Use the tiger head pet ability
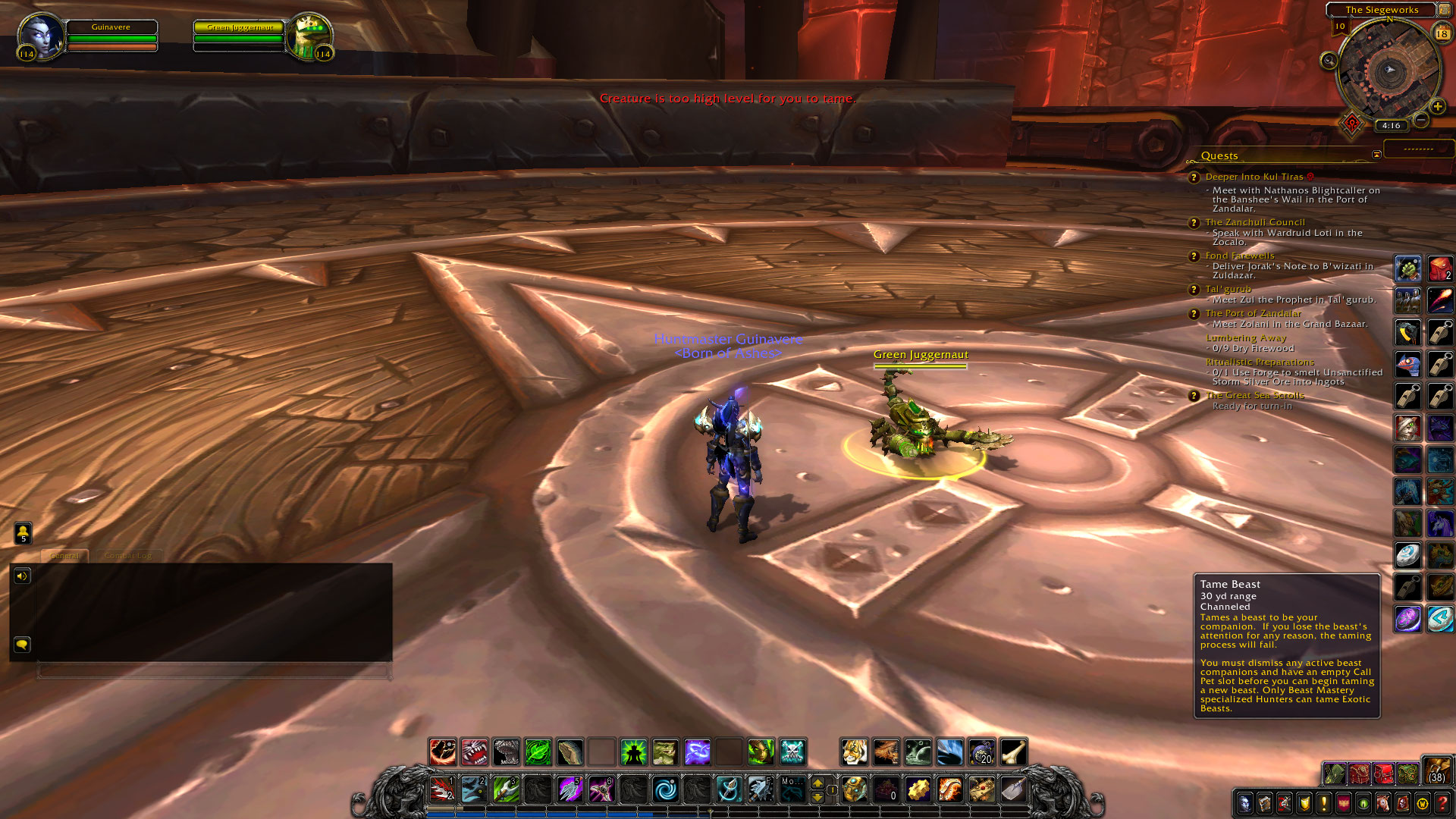The height and width of the screenshot is (819, 1456). point(854,752)
